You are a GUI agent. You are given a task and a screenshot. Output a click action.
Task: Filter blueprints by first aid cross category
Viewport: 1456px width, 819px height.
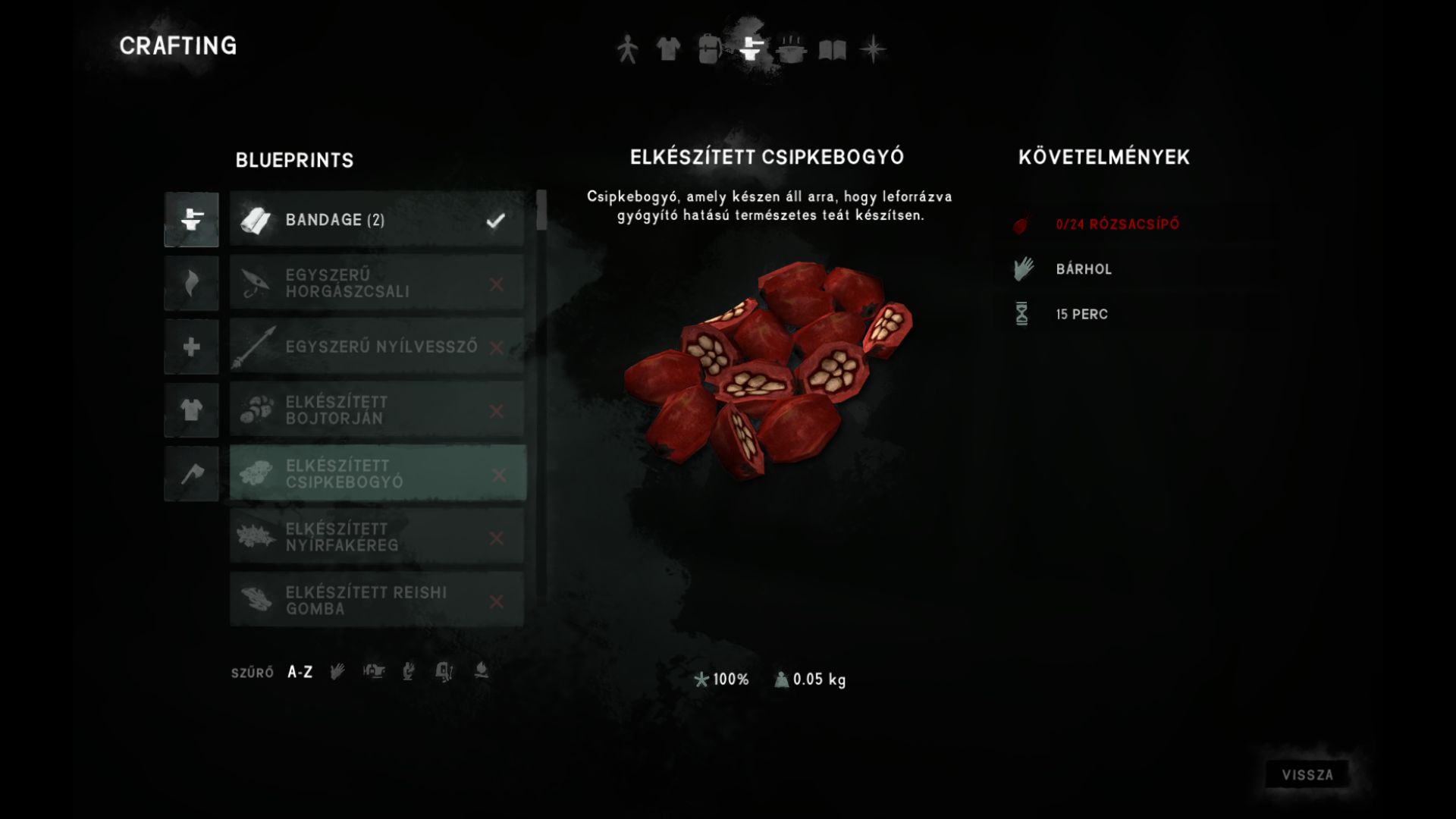191,347
